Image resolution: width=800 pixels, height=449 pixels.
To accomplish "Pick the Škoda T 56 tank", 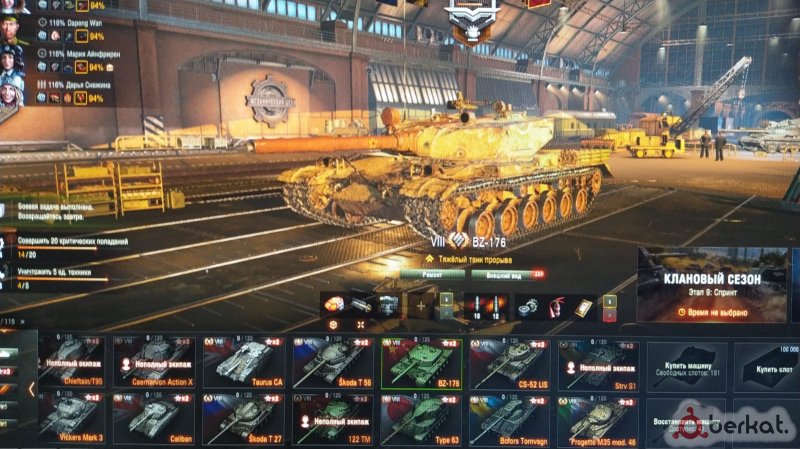I will click(x=332, y=362).
